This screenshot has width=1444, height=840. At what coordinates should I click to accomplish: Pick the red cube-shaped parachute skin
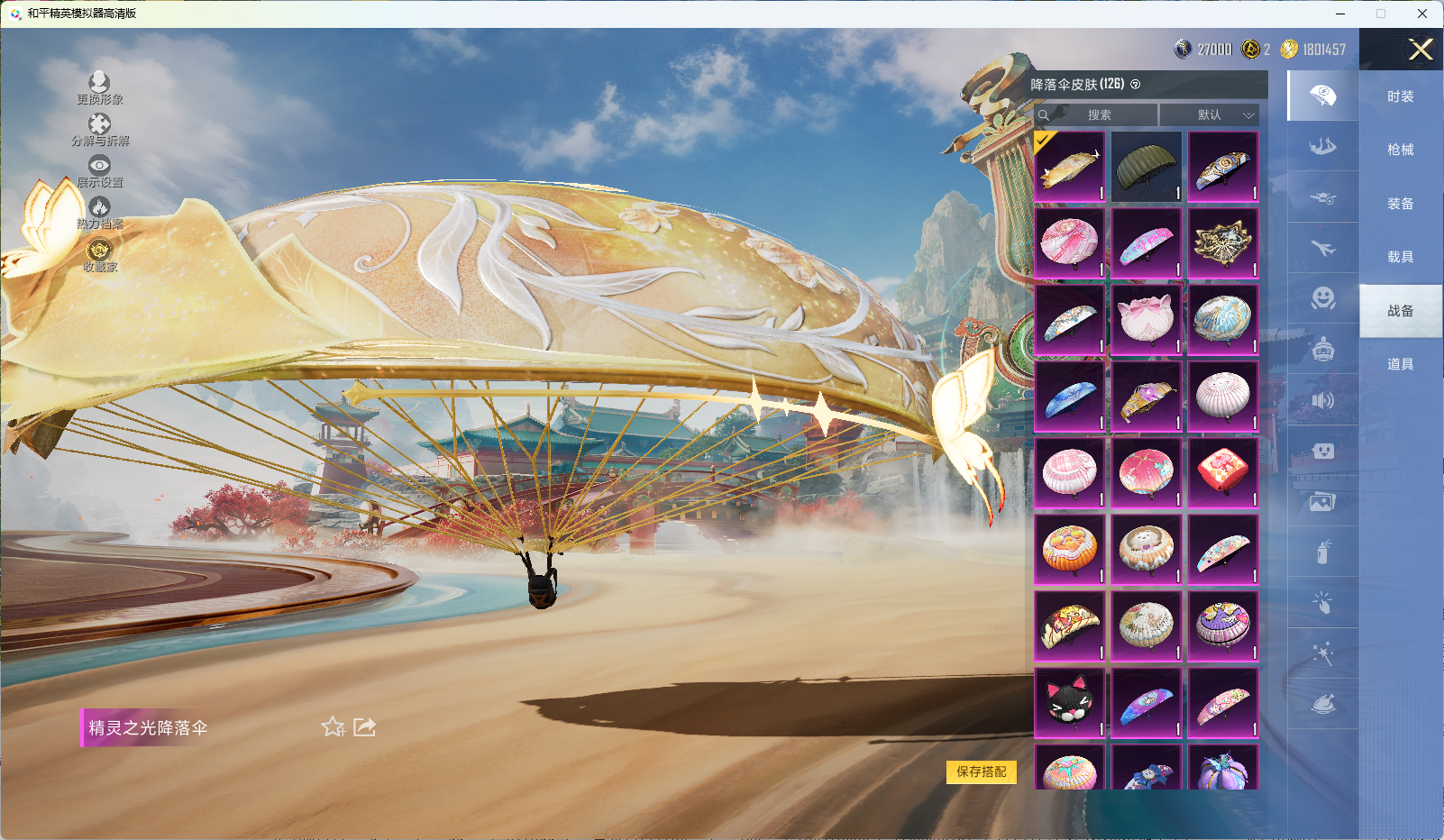click(x=1222, y=473)
